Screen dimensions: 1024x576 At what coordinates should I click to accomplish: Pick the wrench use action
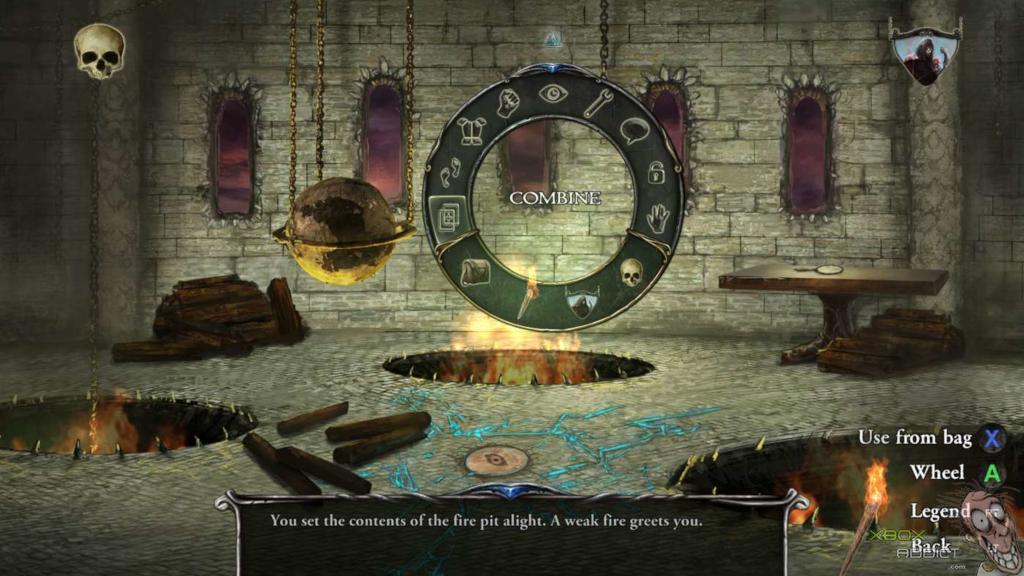point(598,104)
